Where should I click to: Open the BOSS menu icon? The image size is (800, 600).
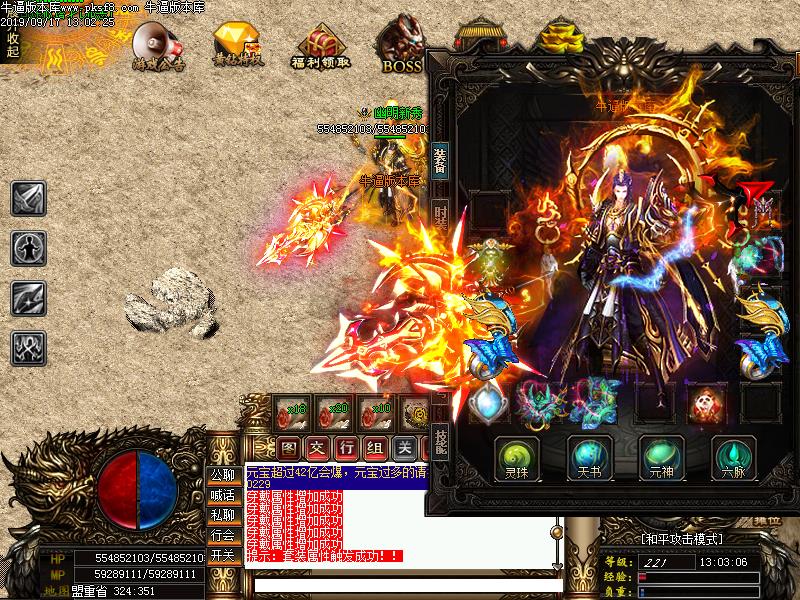[402, 46]
